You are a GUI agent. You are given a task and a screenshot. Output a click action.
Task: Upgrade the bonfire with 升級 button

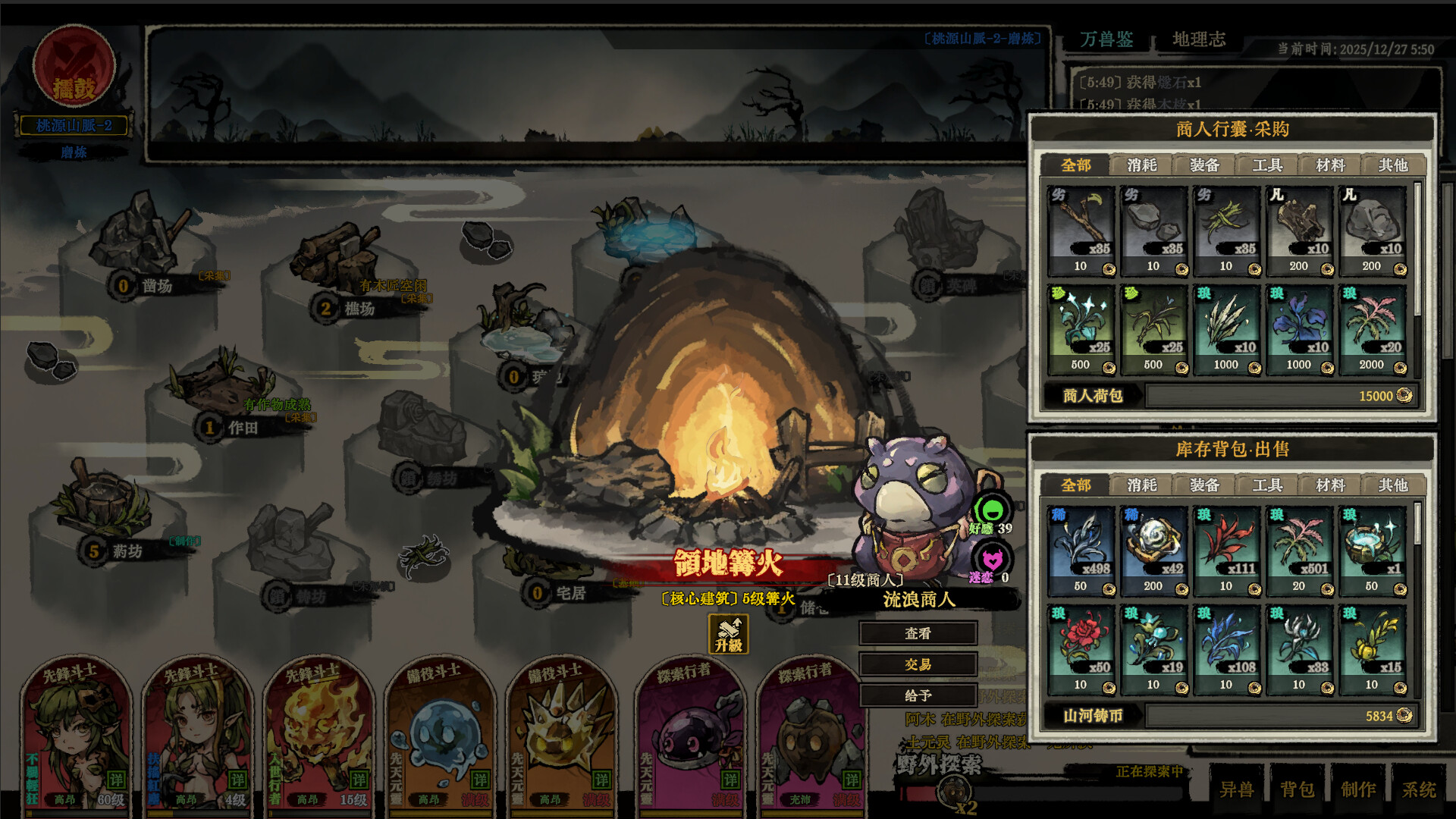click(728, 634)
